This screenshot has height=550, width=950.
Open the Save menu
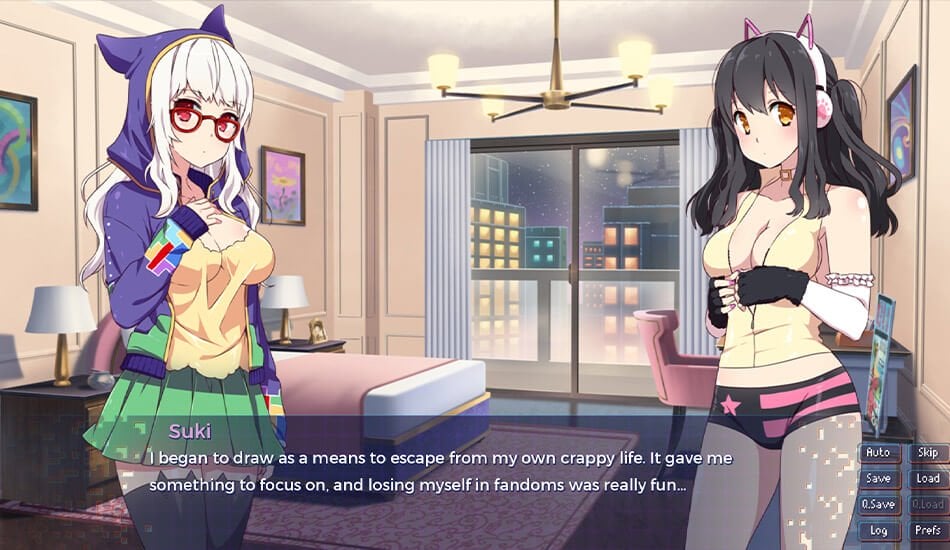point(878,479)
